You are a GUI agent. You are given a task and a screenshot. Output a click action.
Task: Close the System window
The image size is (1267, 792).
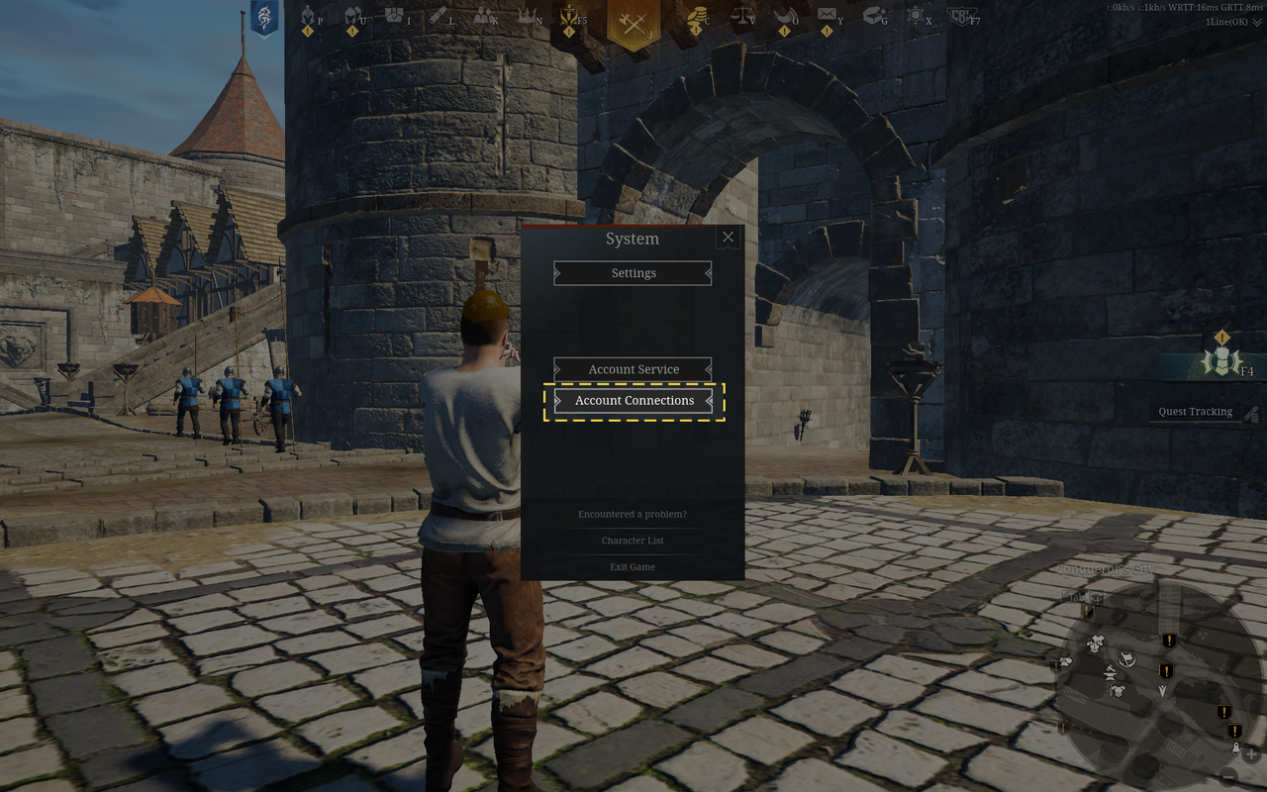click(728, 237)
